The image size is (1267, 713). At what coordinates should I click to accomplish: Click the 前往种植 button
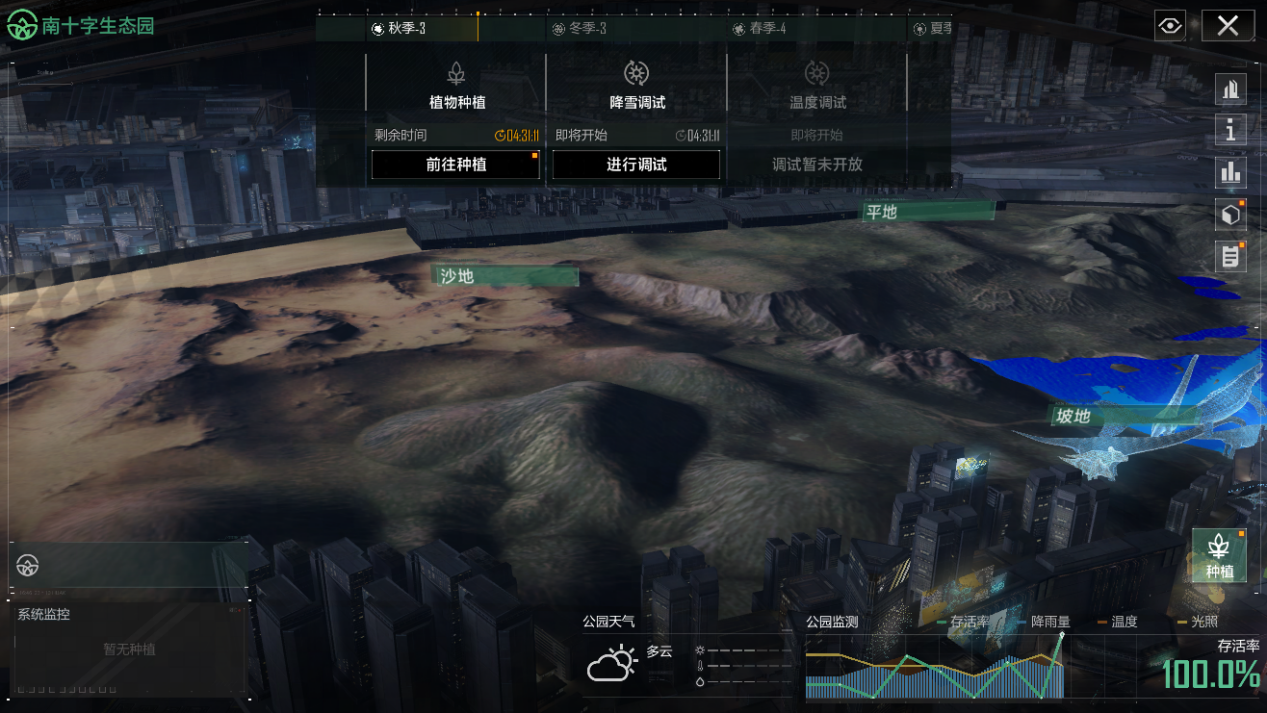pyautogui.click(x=456, y=165)
